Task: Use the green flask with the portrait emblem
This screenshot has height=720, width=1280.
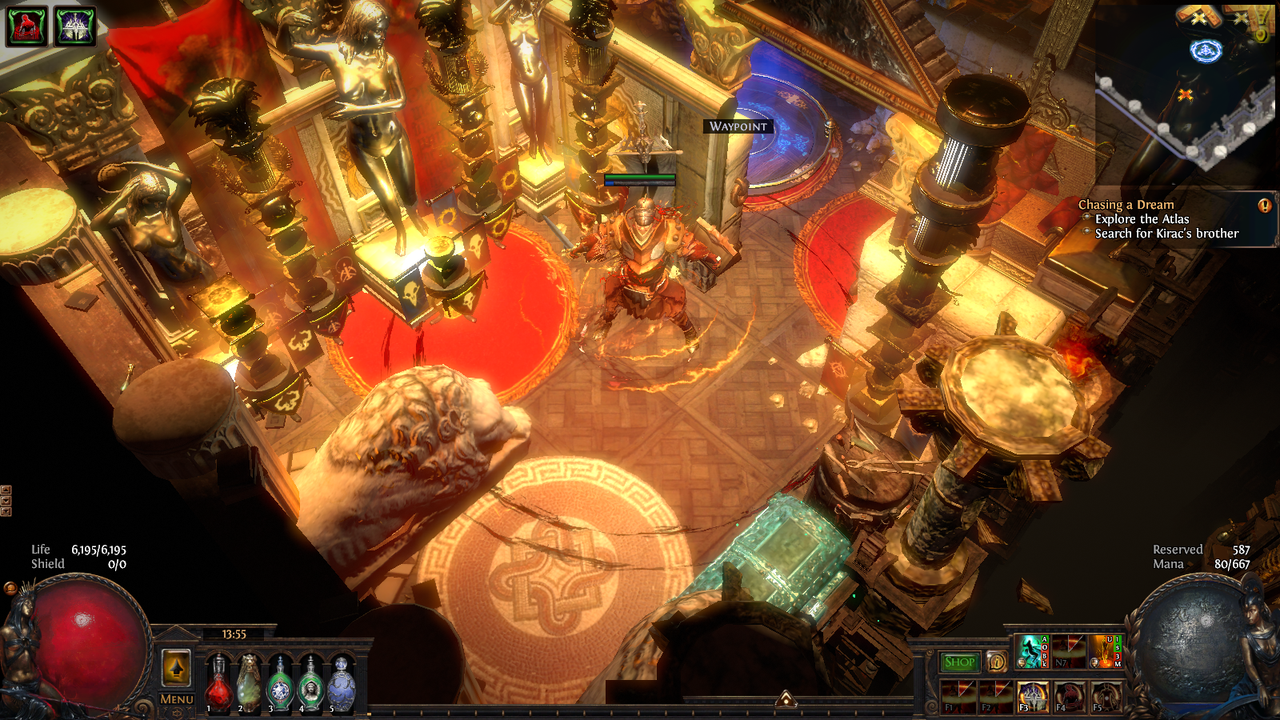Action: [311, 686]
